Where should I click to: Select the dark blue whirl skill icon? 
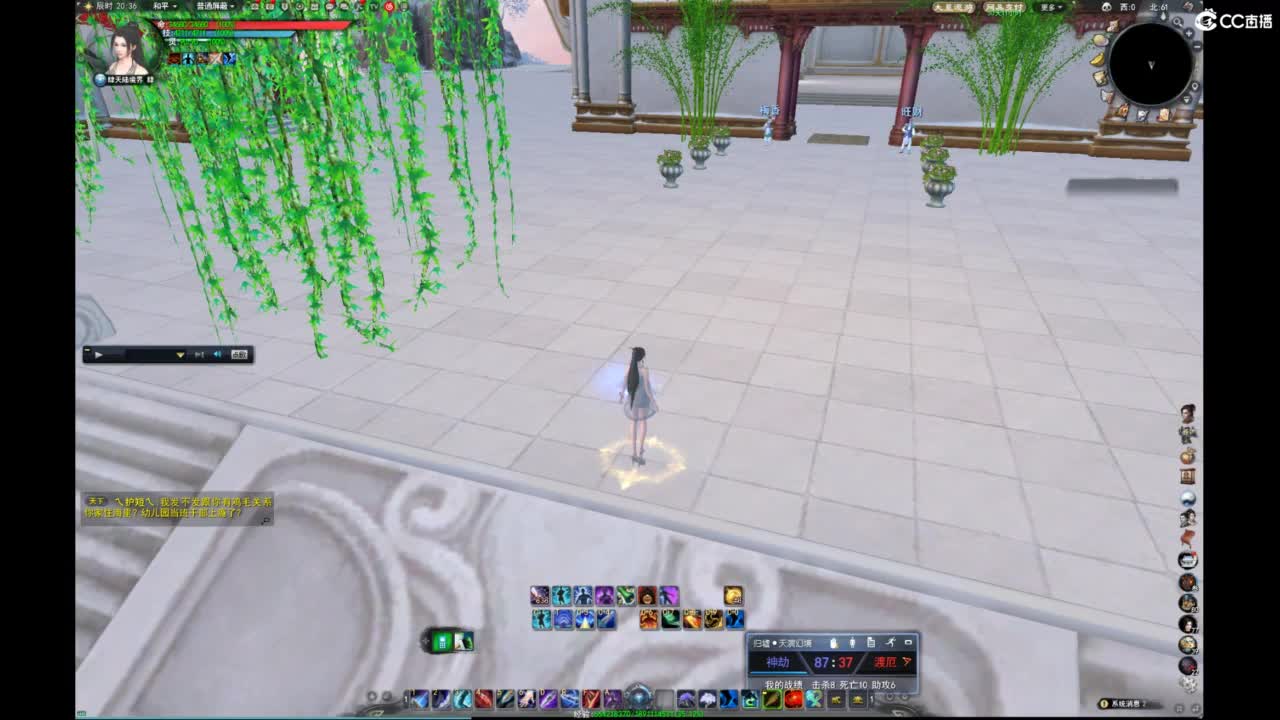point(564,619)
